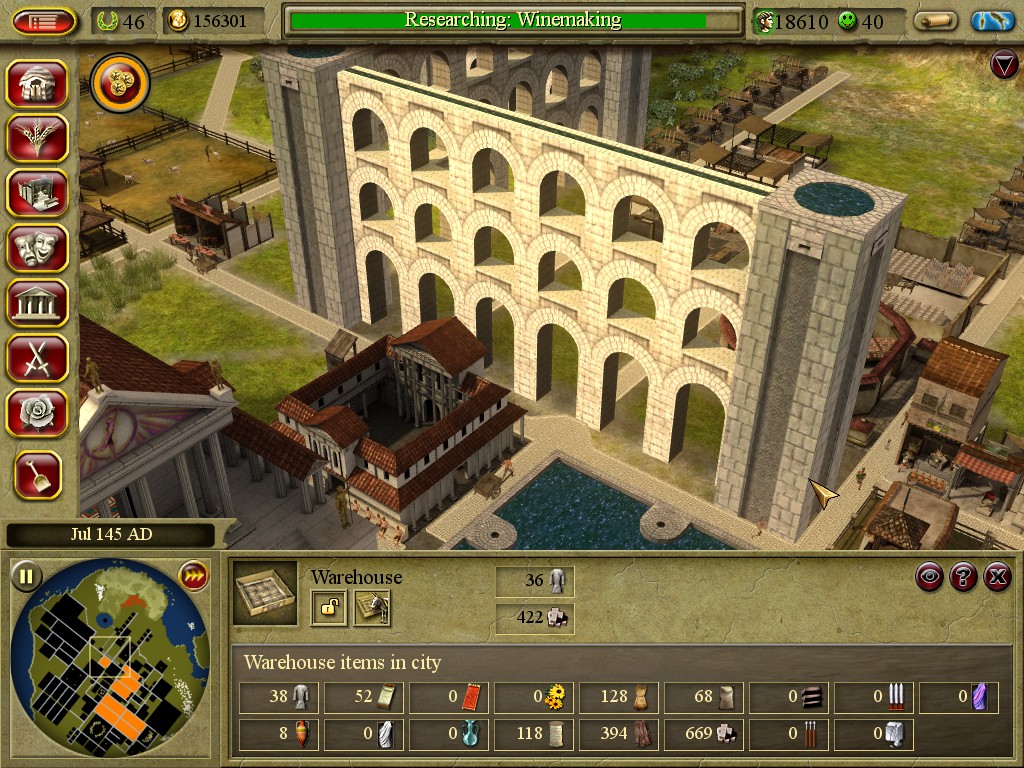1024x768 pixels.
Task: Open the main menu button
Action: (x=44, y=21)
